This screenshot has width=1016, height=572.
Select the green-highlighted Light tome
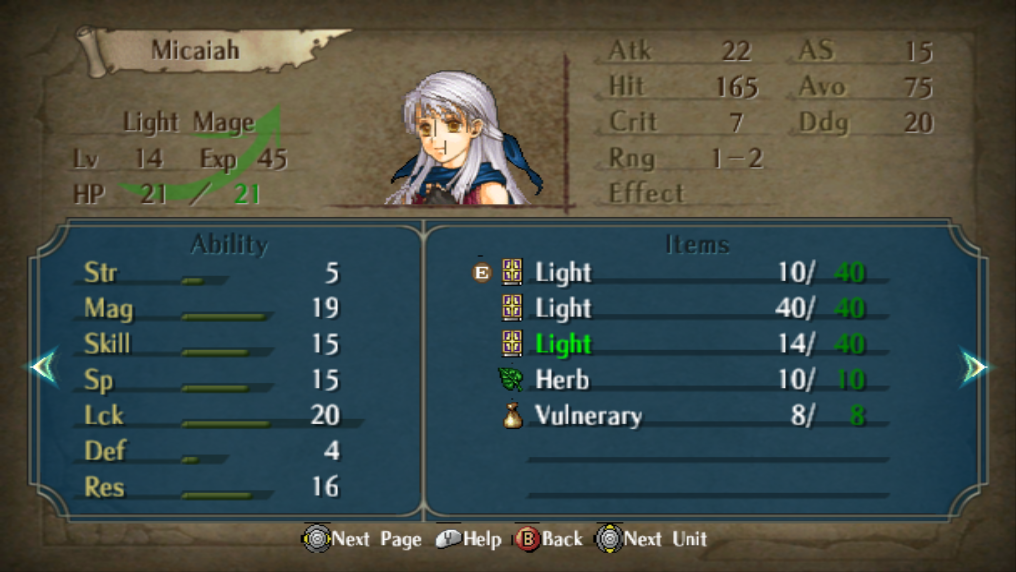(x=563, y=344)
